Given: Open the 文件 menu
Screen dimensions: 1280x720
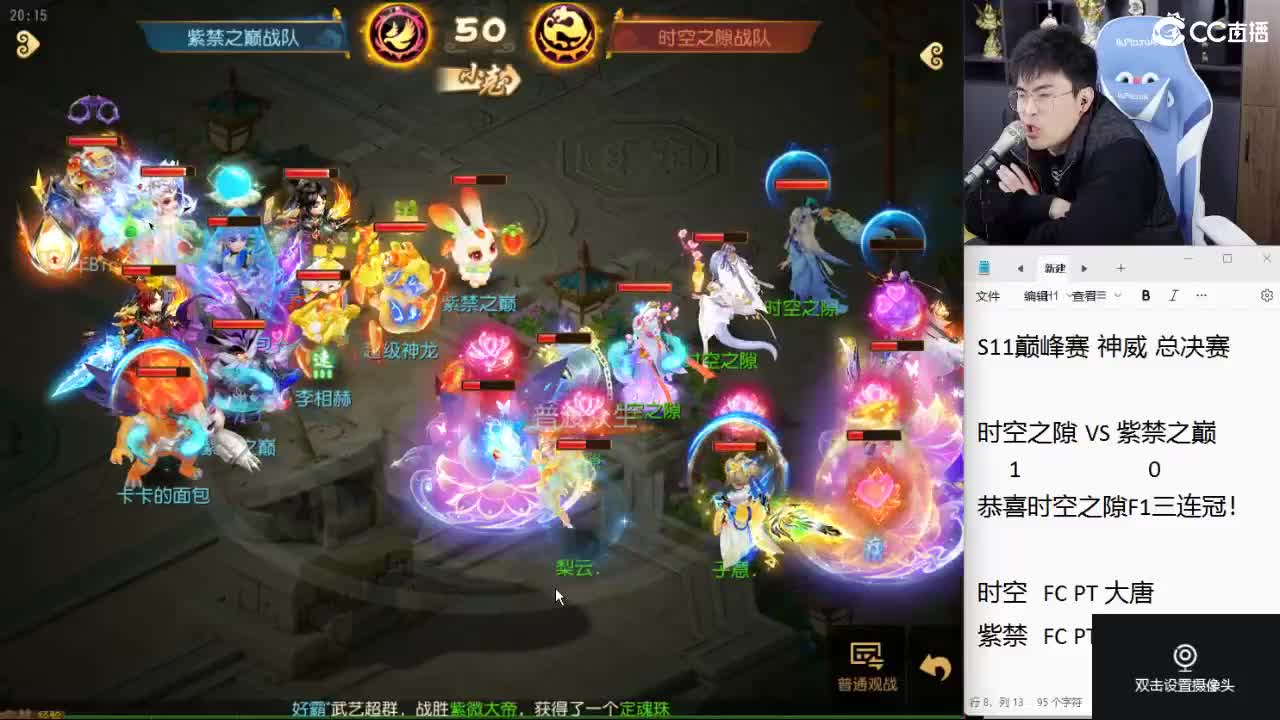Looking at the screenshot, I should tap(987, 295).
